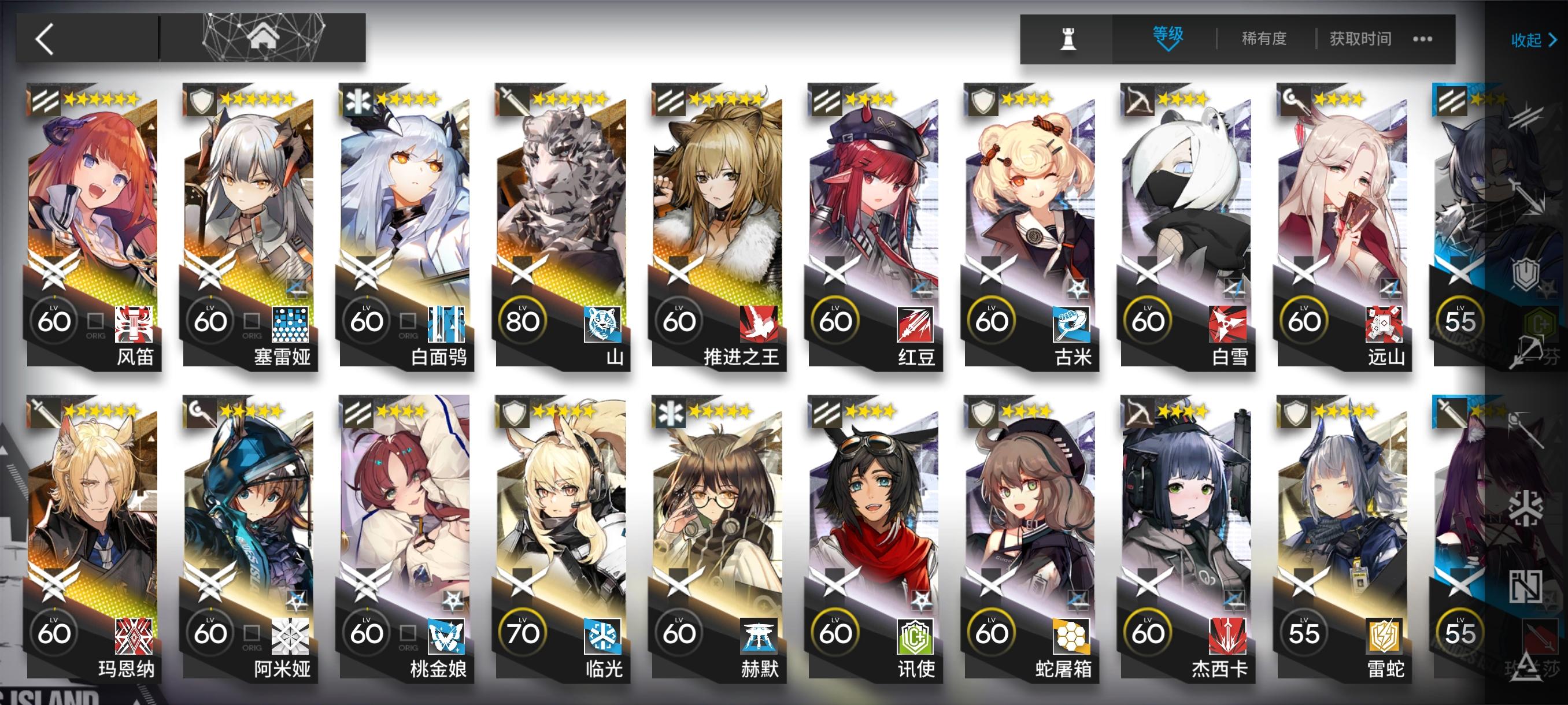Viewport: 1568px width, 705px height.
Task: Switch to the 获取时间 sorting tab
Action: point(1362,38)
